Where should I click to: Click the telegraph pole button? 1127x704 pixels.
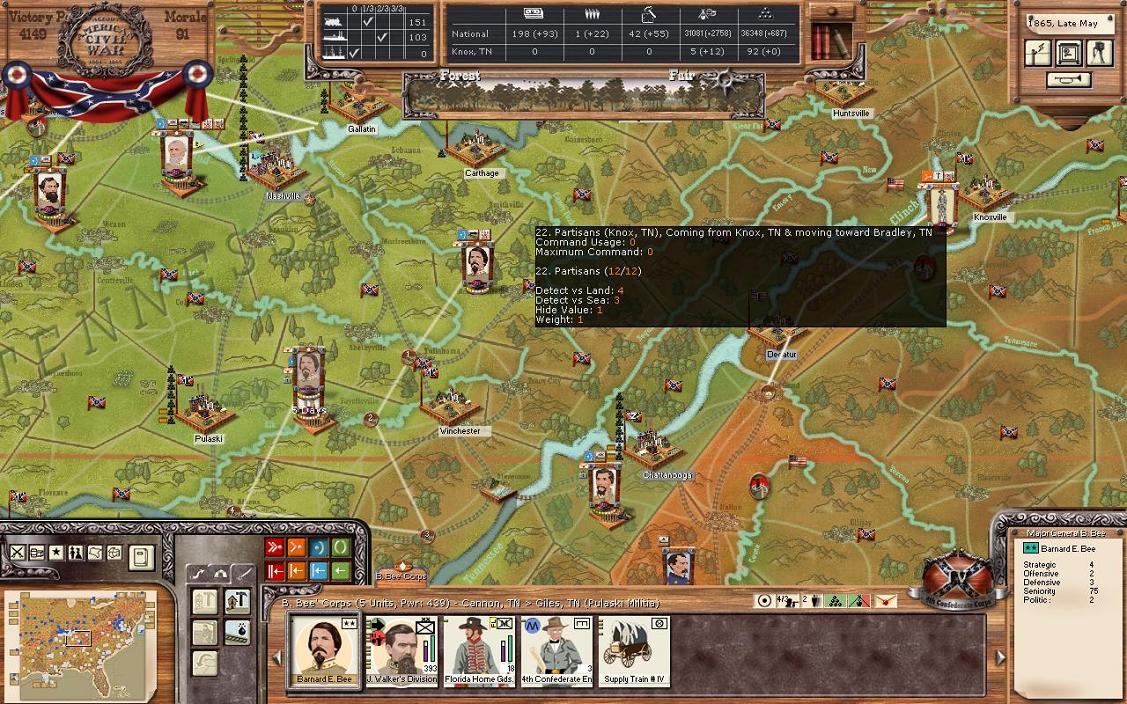[x=1037, y=53]
